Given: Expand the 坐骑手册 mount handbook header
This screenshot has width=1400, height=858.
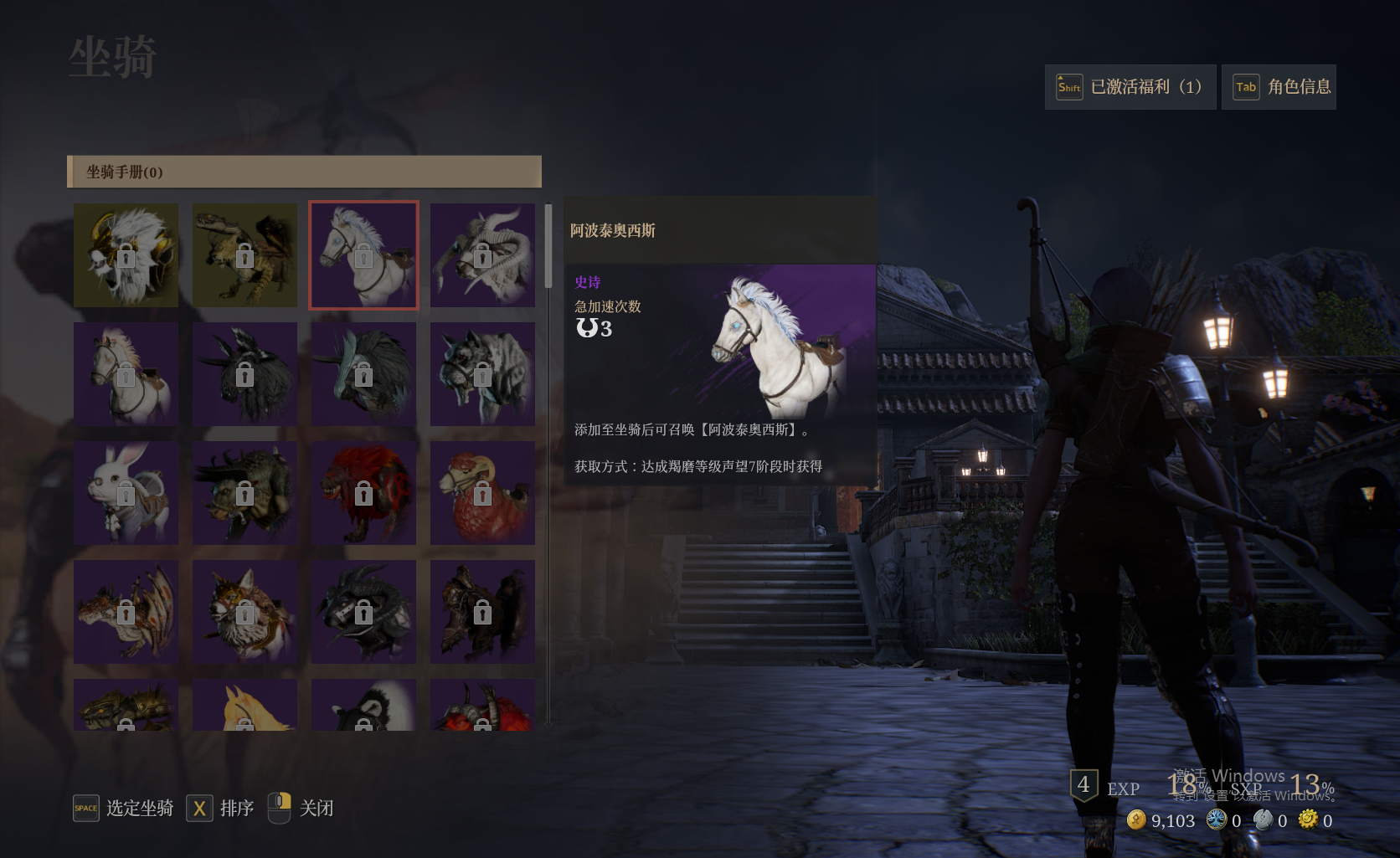Looking at the screenshot, I should click(304, 172).
